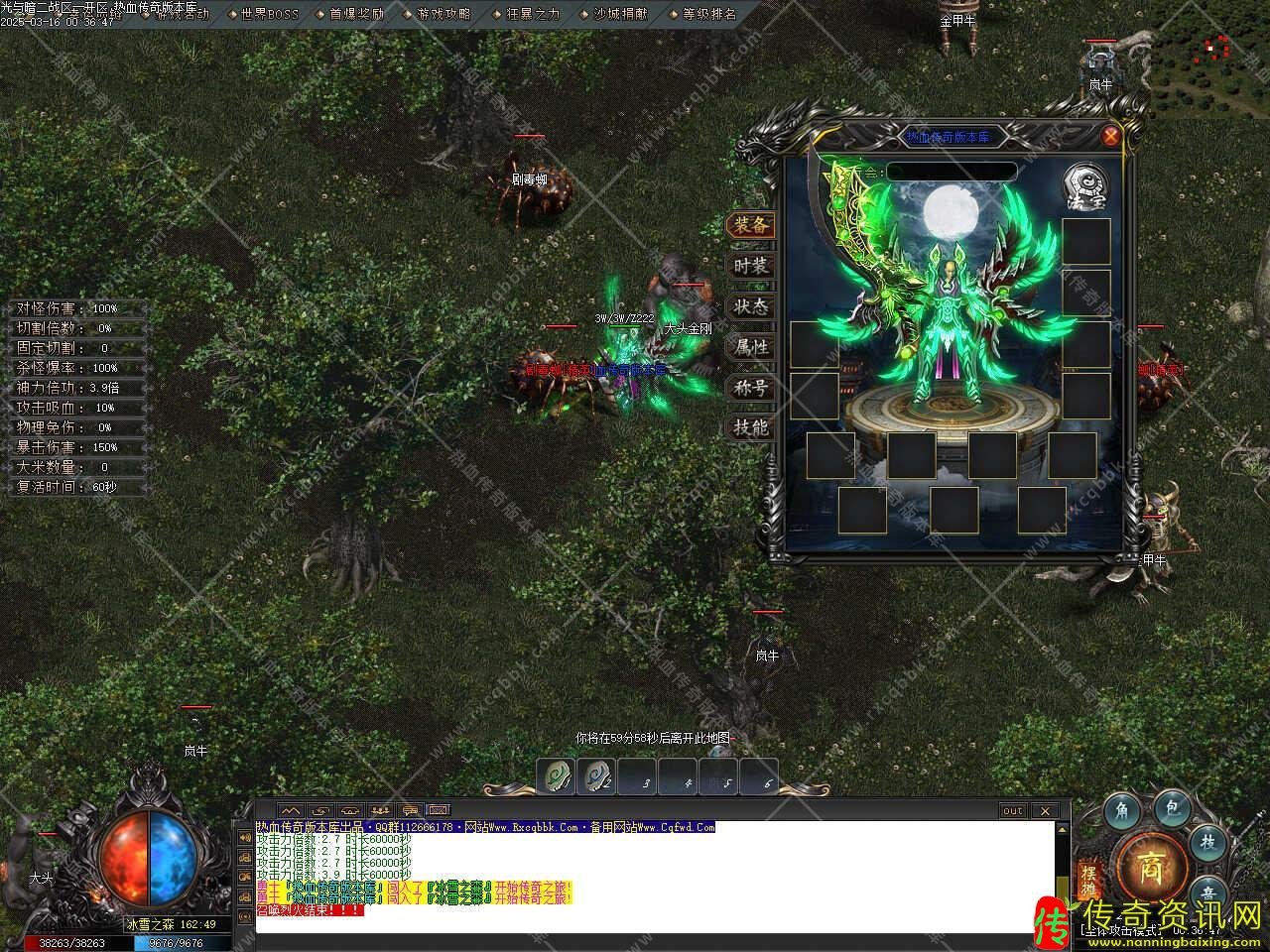Select the 称号 (title) tab
Screen dimensions: 1270x952
point(751,388)
